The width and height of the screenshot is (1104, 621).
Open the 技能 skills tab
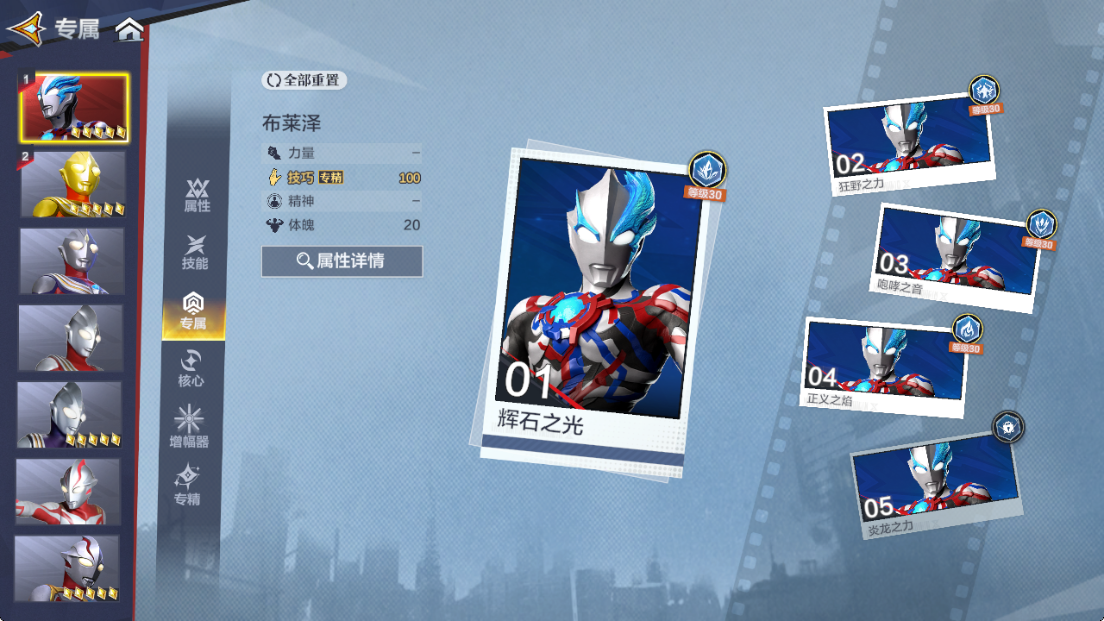coord(195,252)
